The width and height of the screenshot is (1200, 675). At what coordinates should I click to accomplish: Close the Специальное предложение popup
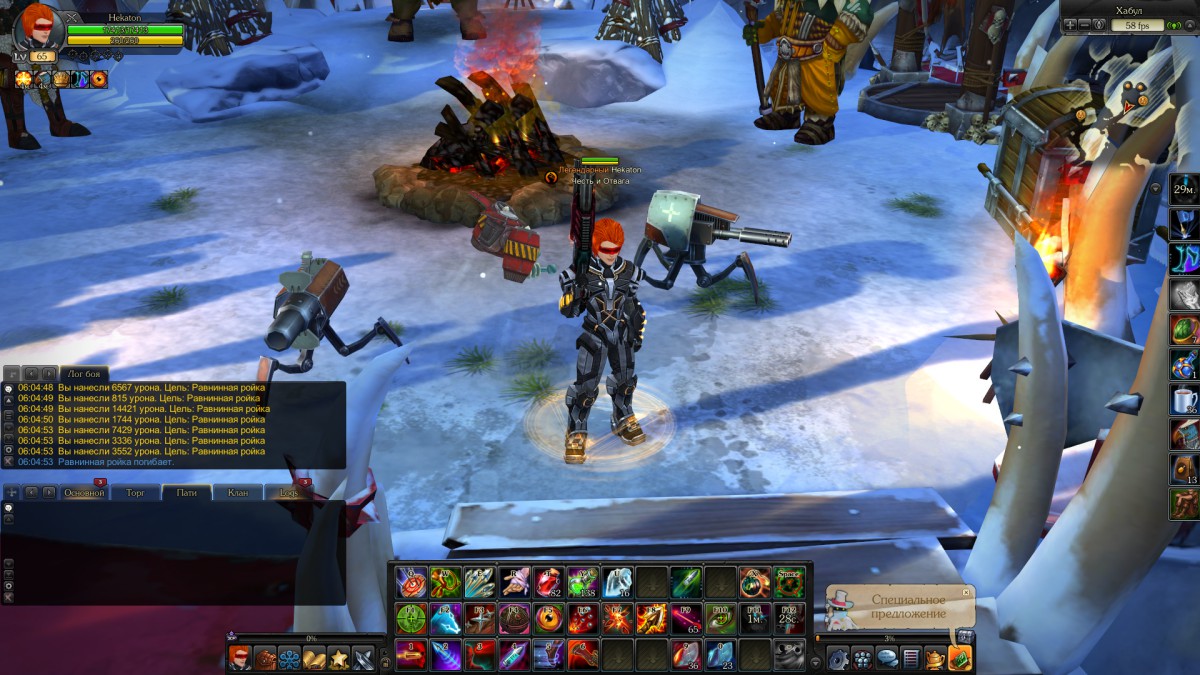coord(967,592)
